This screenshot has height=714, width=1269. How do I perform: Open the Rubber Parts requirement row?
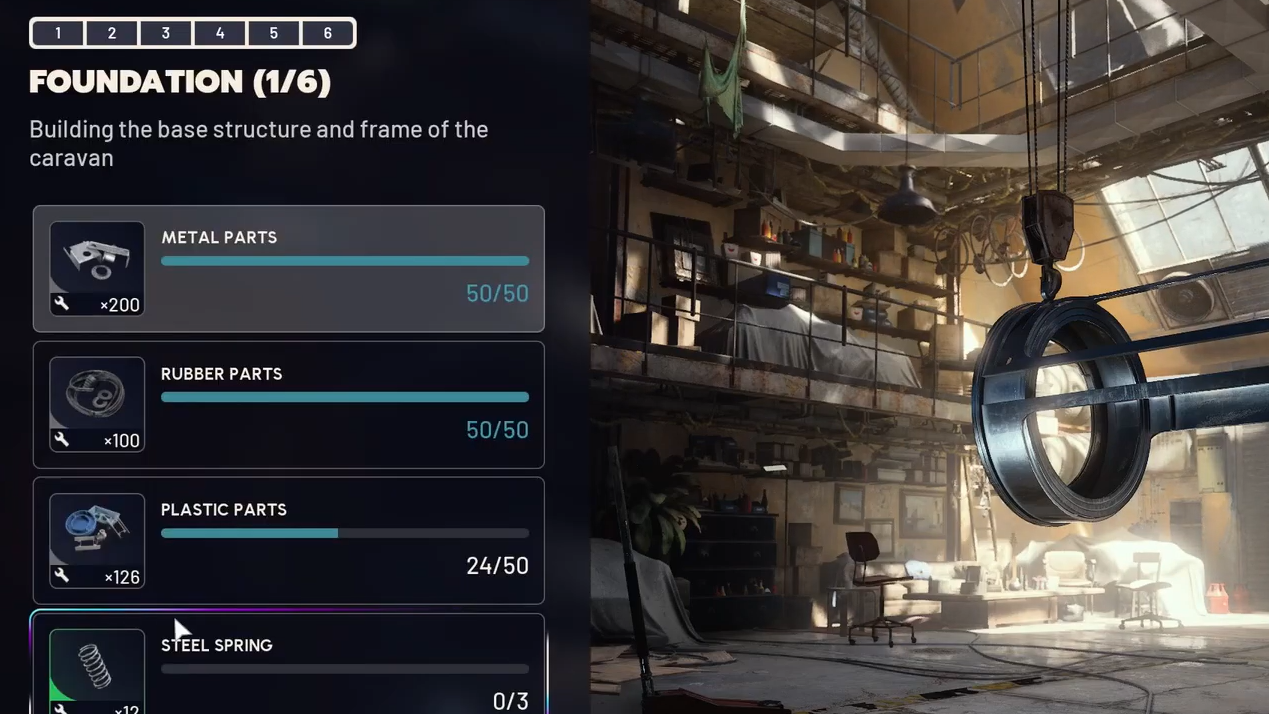(345, 404)
